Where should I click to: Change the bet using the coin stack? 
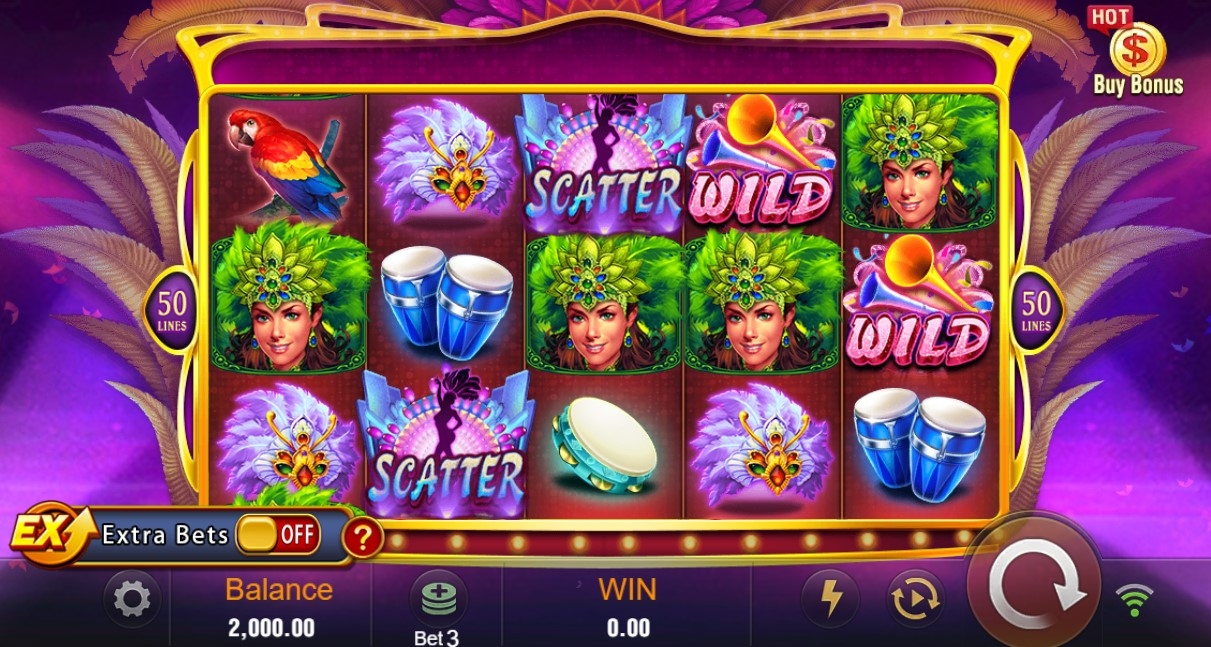[x=438, y=600]
